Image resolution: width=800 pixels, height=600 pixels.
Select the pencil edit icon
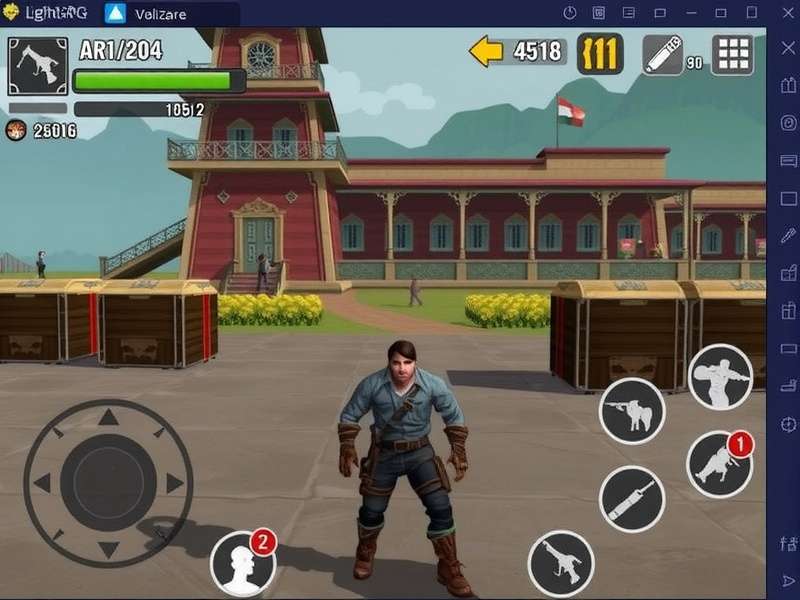coord(661,54)
